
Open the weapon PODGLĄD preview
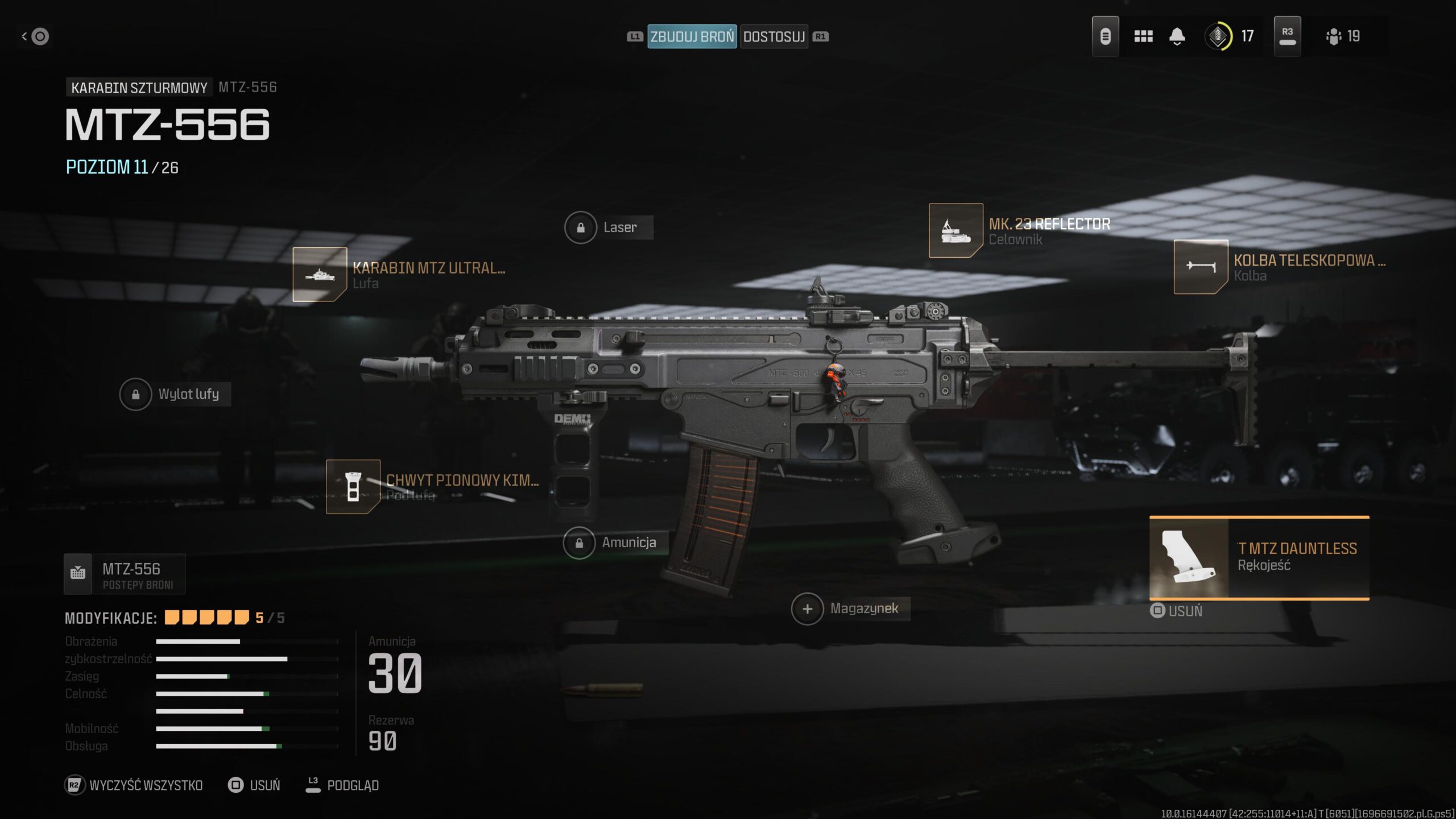pos(342,785)
